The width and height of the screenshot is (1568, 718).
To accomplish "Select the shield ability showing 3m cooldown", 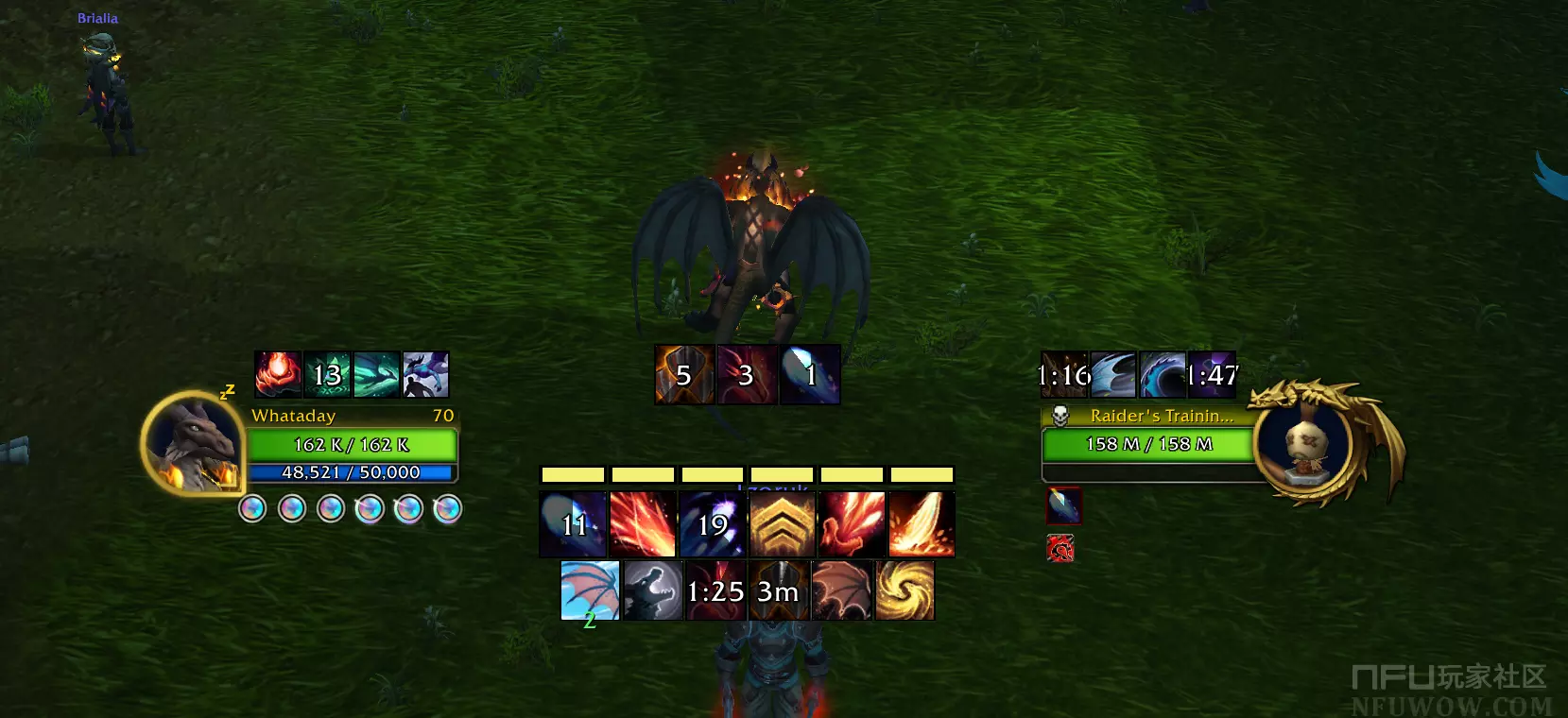I will 779,590.
